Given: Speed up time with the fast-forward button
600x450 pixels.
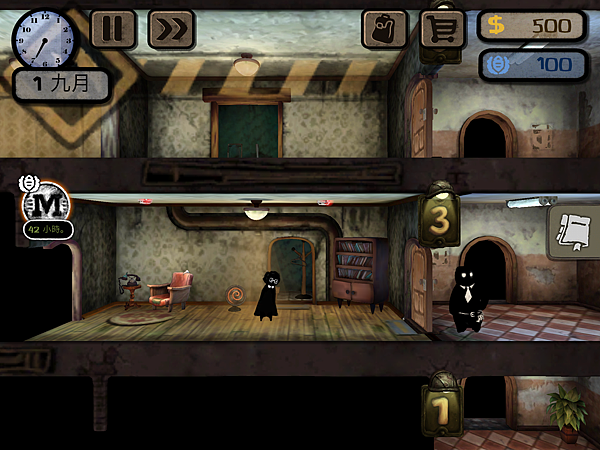Looking at the screenshot, I should (171, 29).
